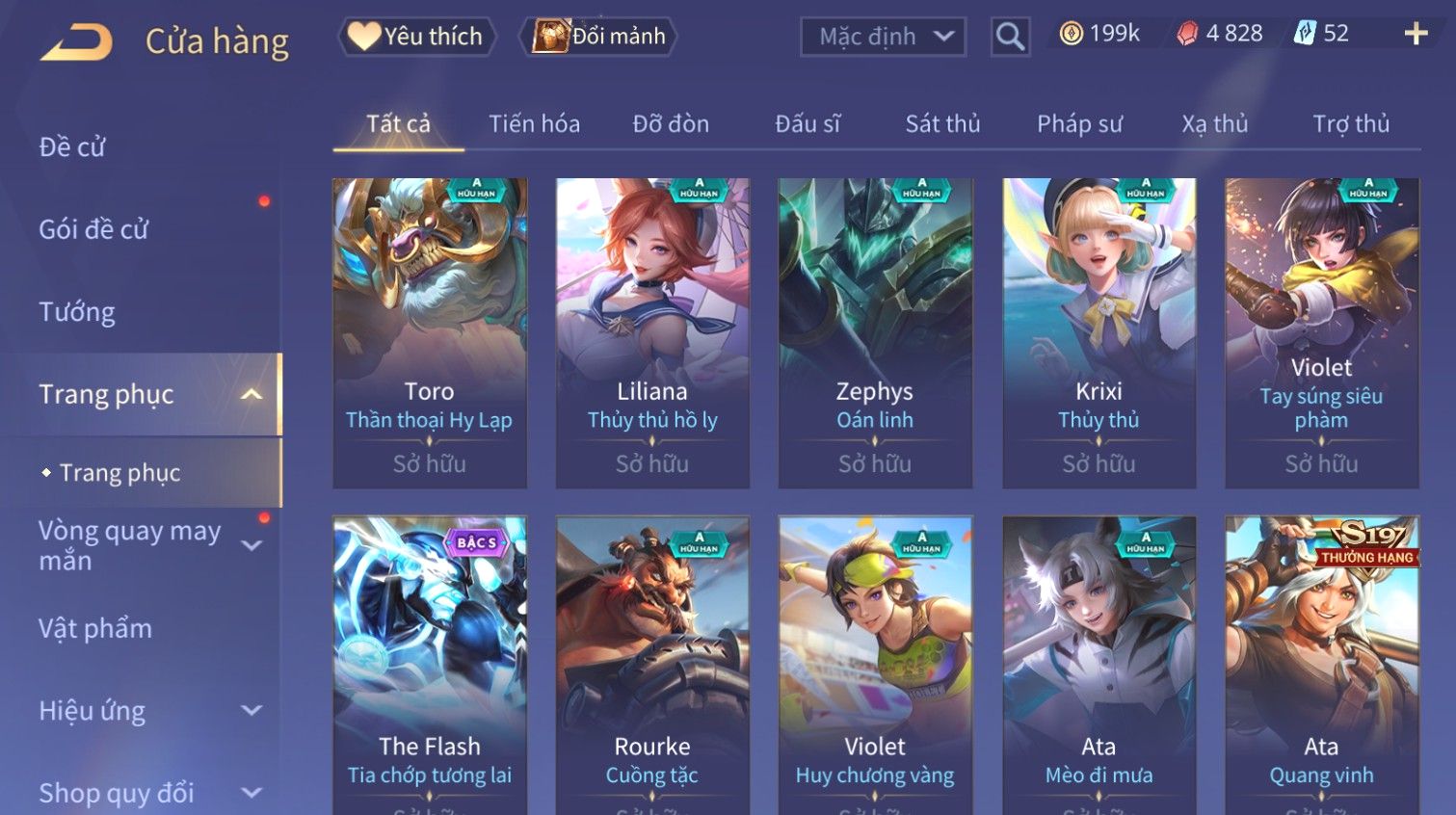Viewport: 1456px width, 815px height.
Task: Open the Đề cử menu entry
Action: pos(72,147)
